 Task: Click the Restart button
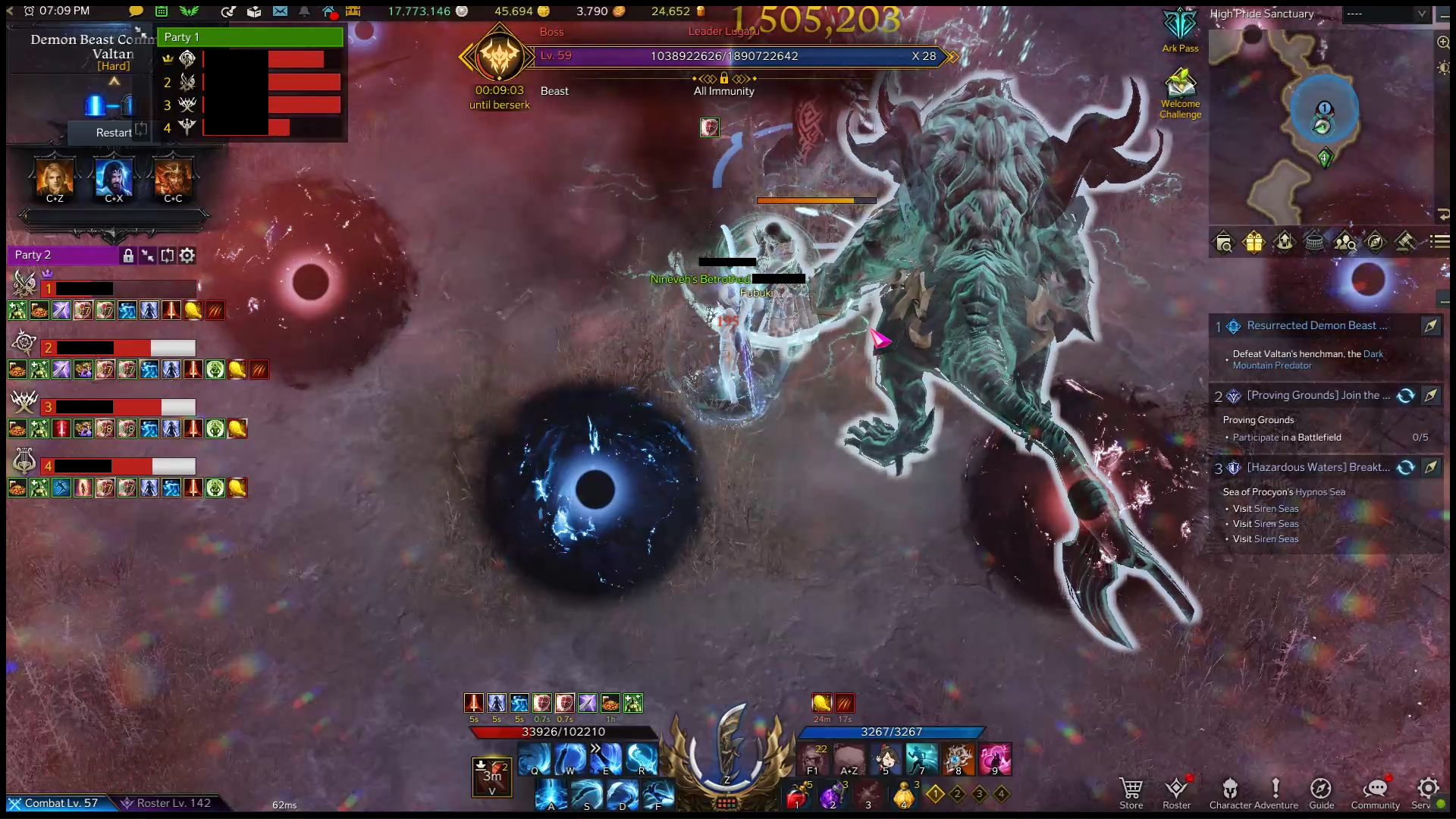pos(114,133)
